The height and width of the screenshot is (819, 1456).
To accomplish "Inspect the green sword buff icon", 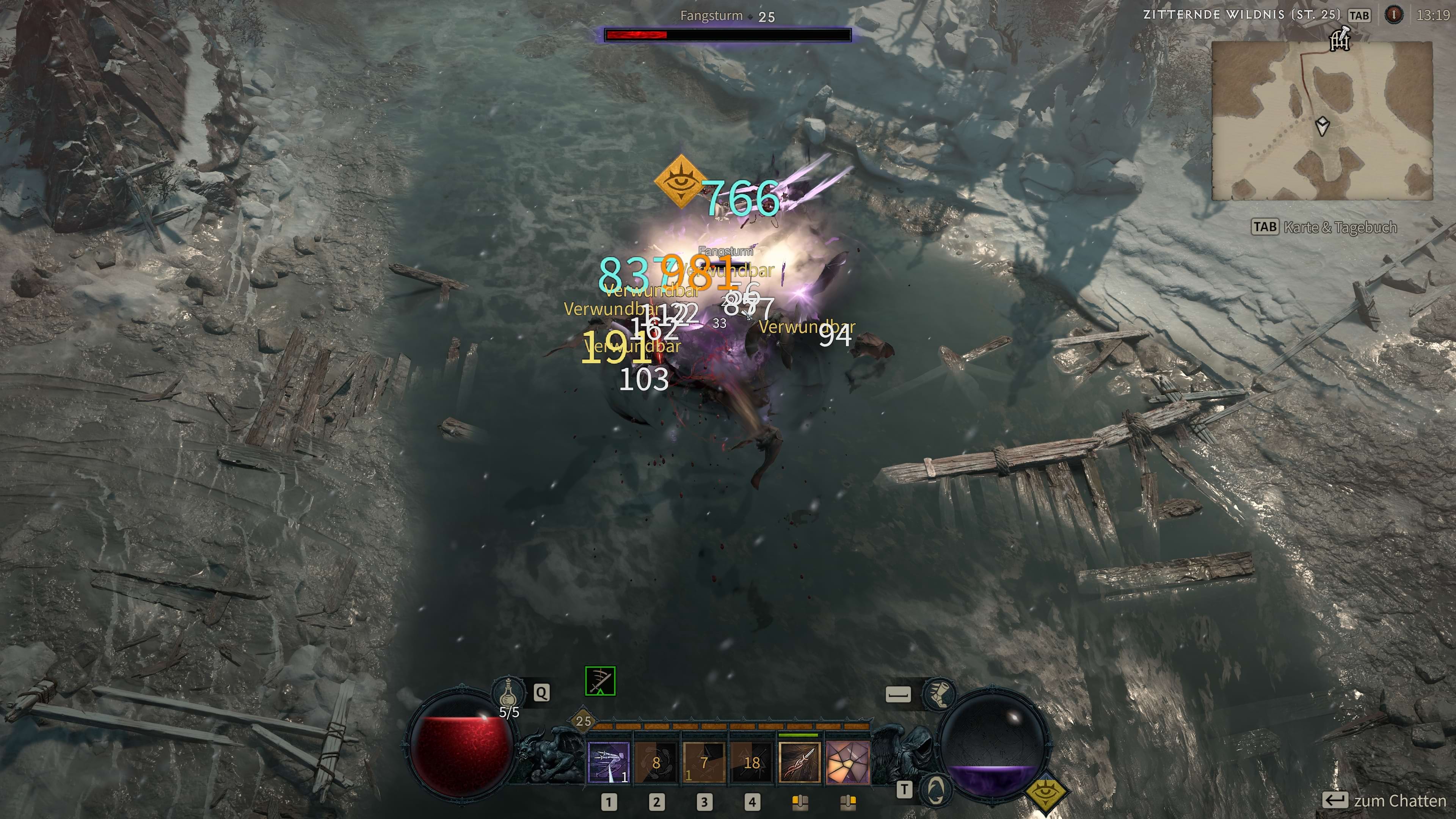I will [600, 681].
